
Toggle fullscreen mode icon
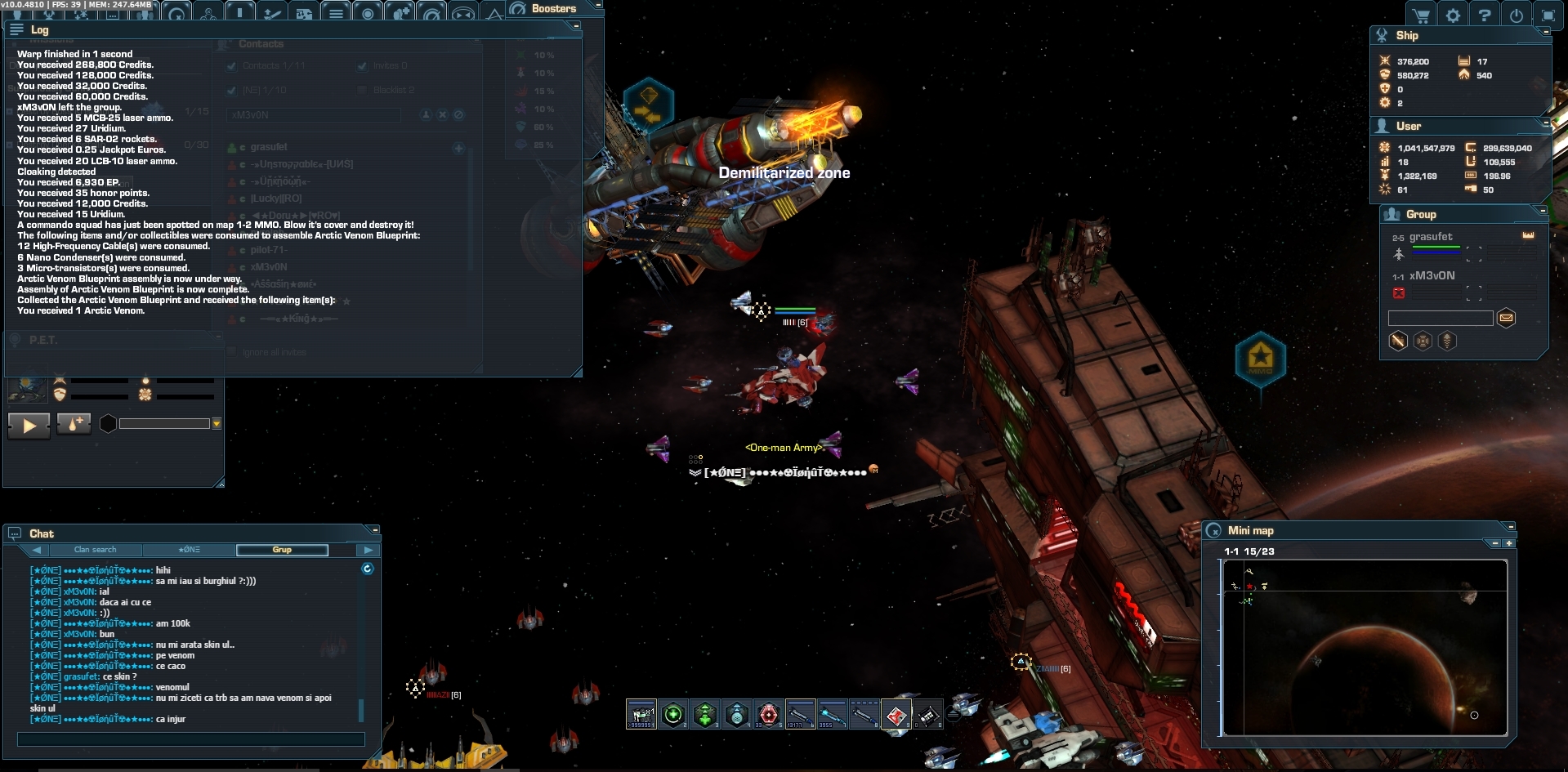point(1548,16)
